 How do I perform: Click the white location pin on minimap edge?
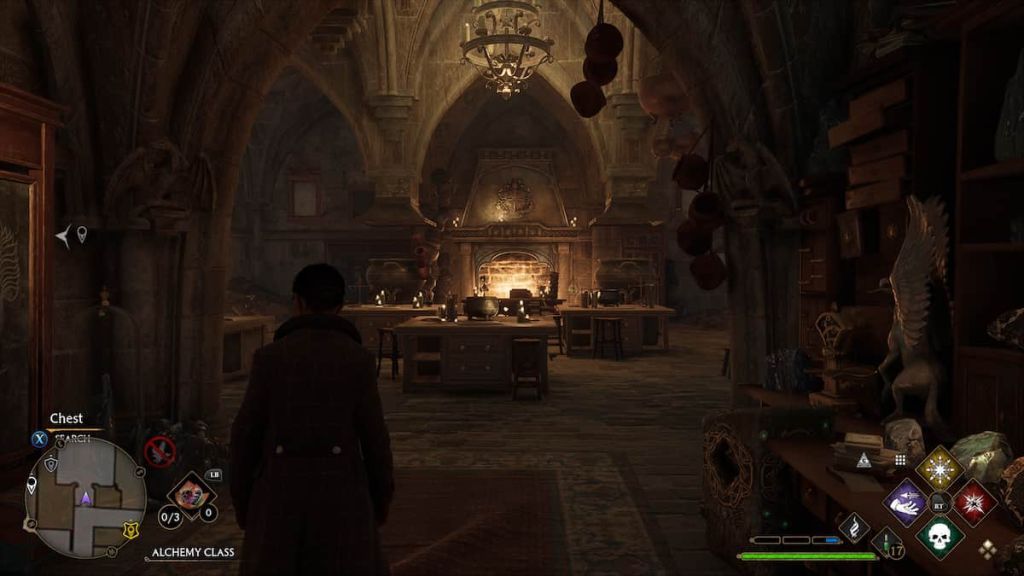coord(32,486)
